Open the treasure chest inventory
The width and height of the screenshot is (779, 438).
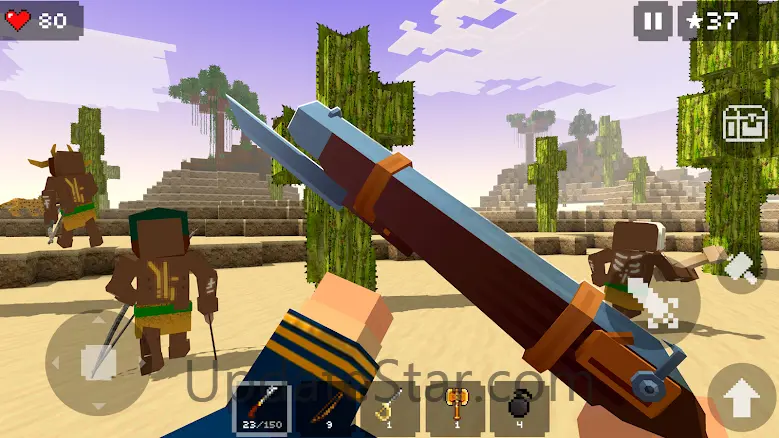[744, 123]
